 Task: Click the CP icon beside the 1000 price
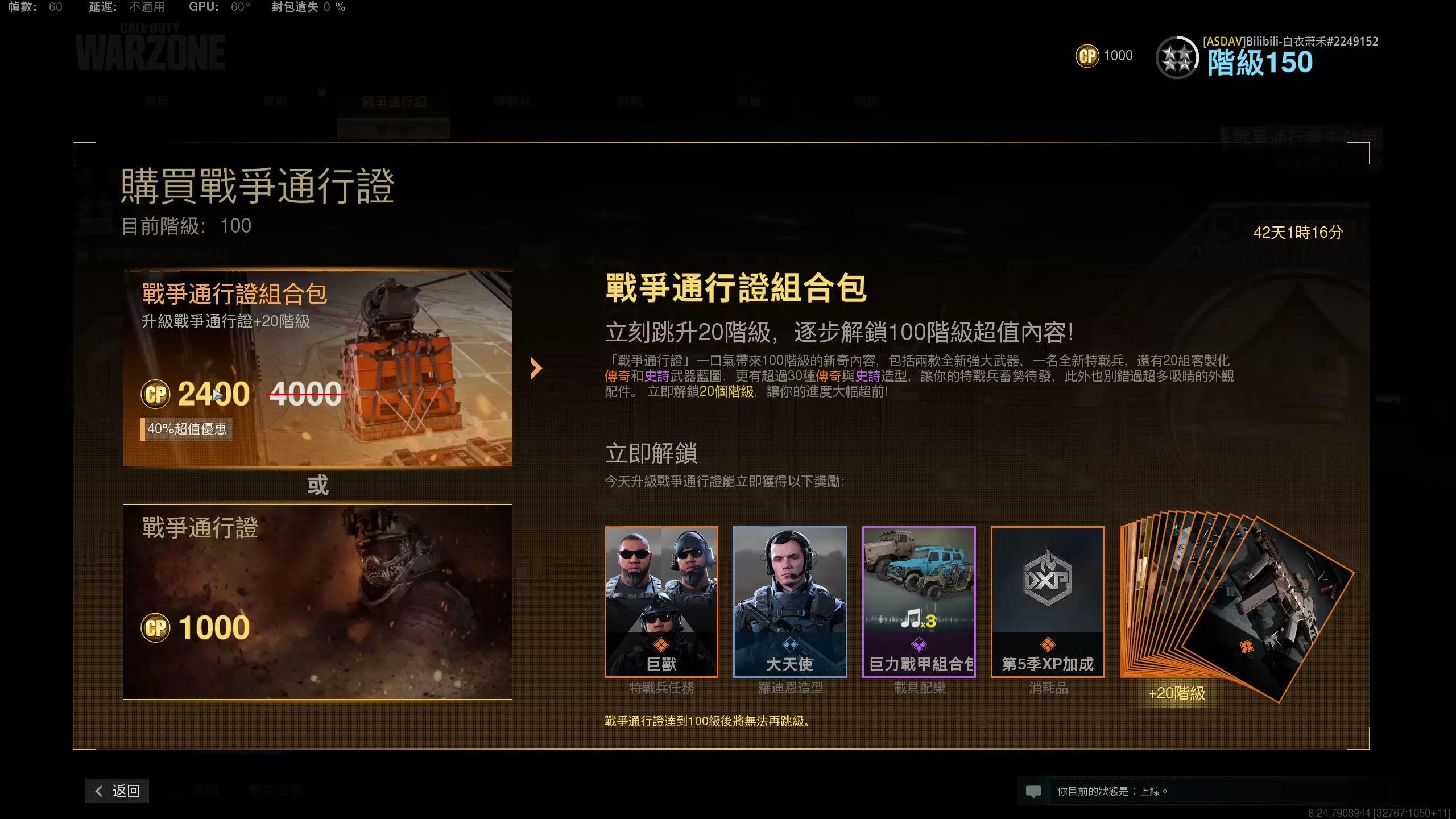[156, 627]
